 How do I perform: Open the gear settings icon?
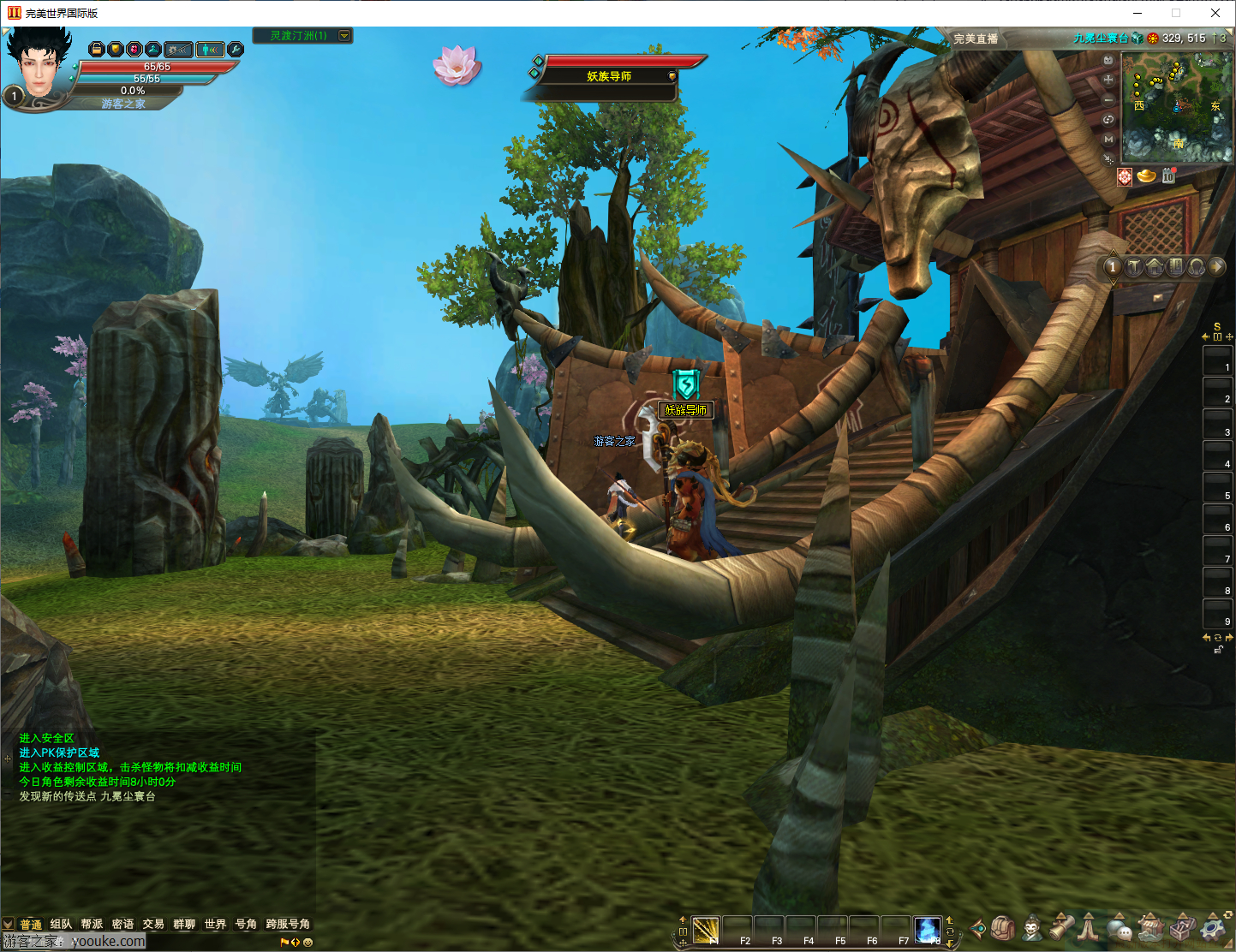point(1214,928)
